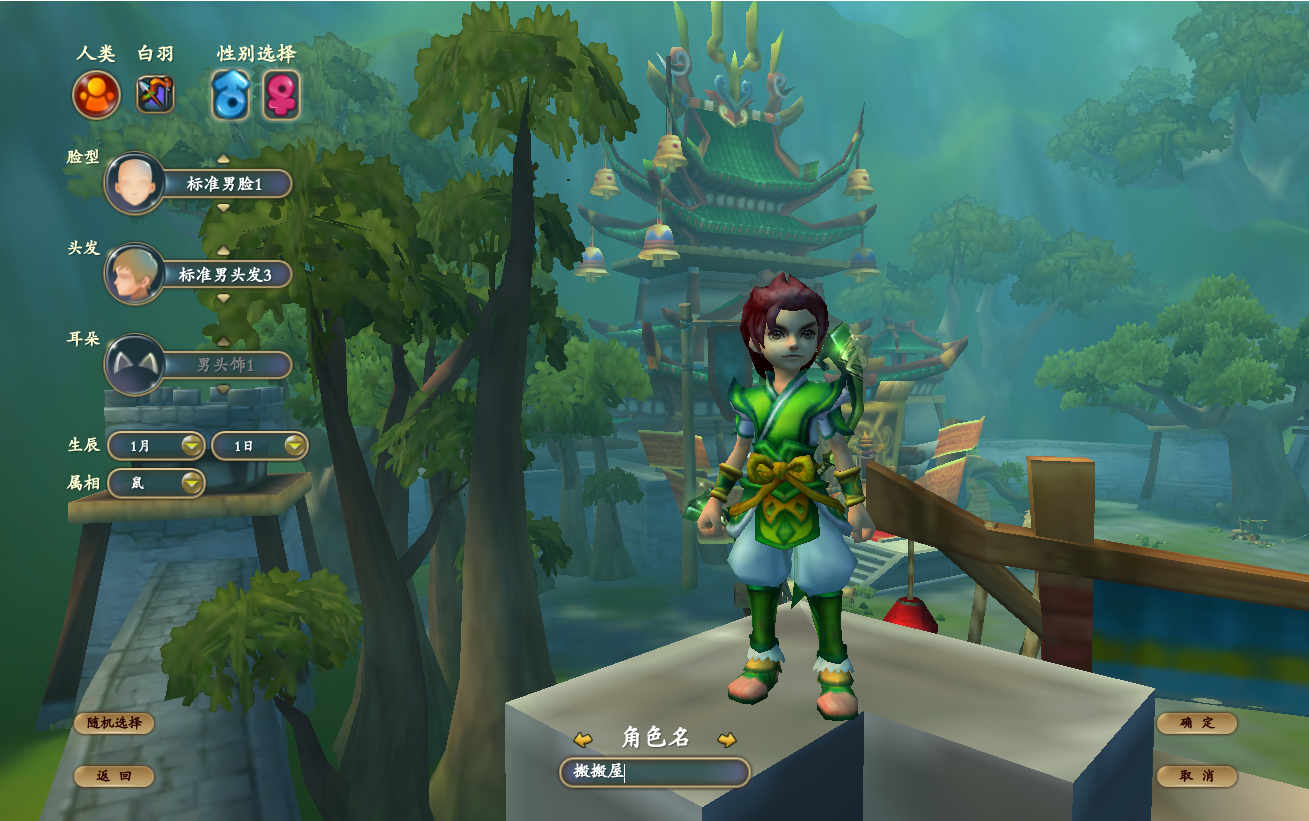Image resolution: width=1309 pixels, height=821 pixels.
Task: Click the up arrow above the face type
Action: [x=223, y=159]
